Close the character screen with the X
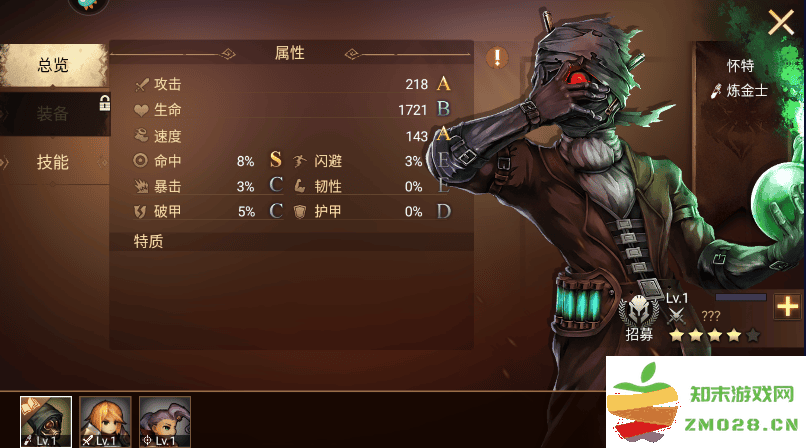 [780, 23]
